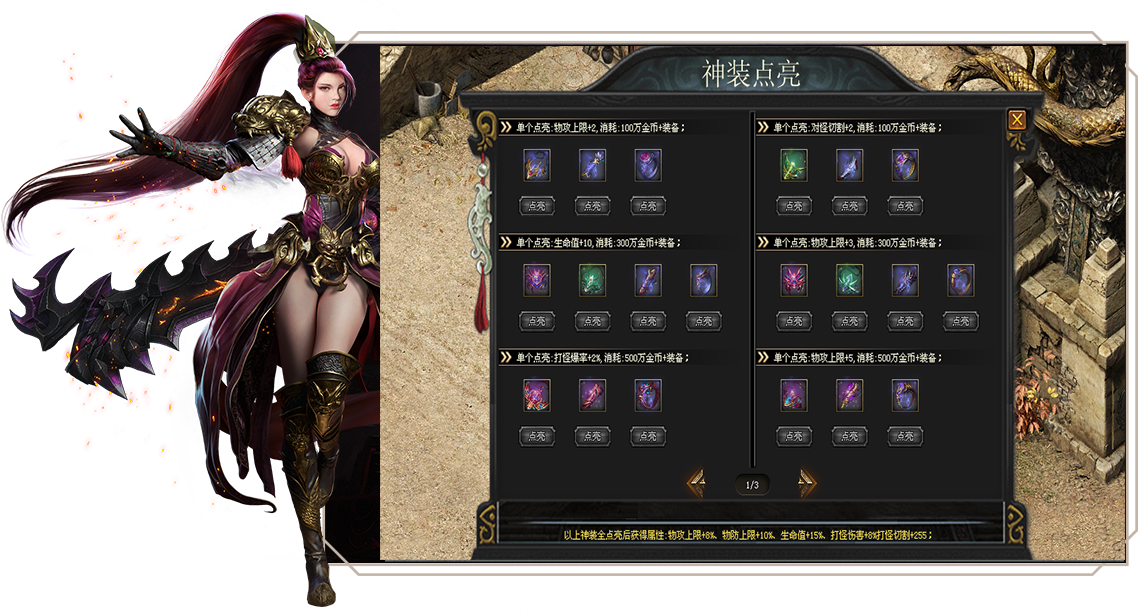Screen dimensions: 1138x611
Task: Choose the purple helmet icon in 生命值+10 row
Action: point(537,281)
